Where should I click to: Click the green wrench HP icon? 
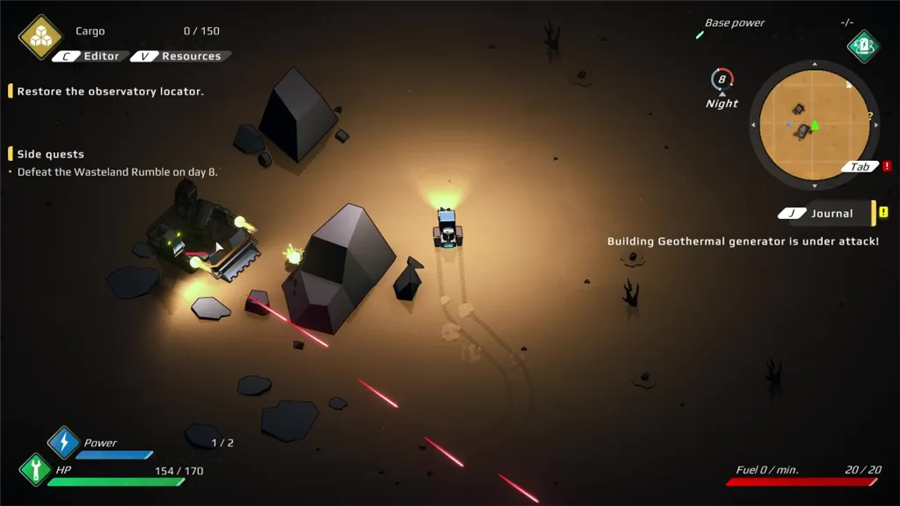click(35, 469)
